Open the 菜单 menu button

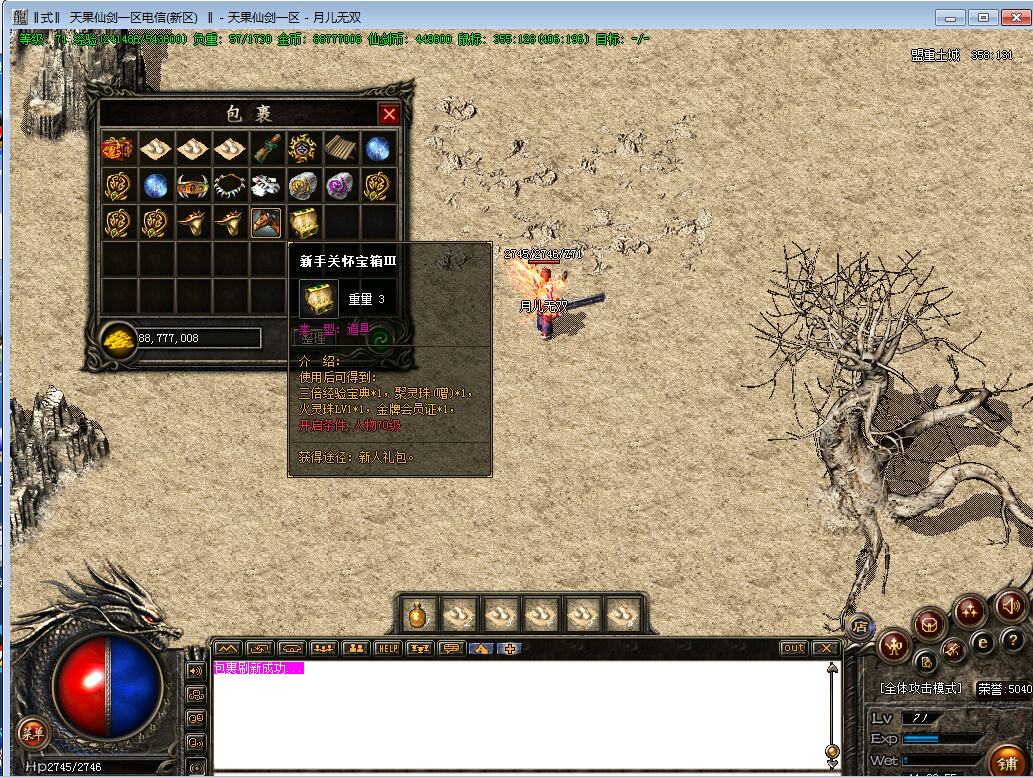pos(33,731)
